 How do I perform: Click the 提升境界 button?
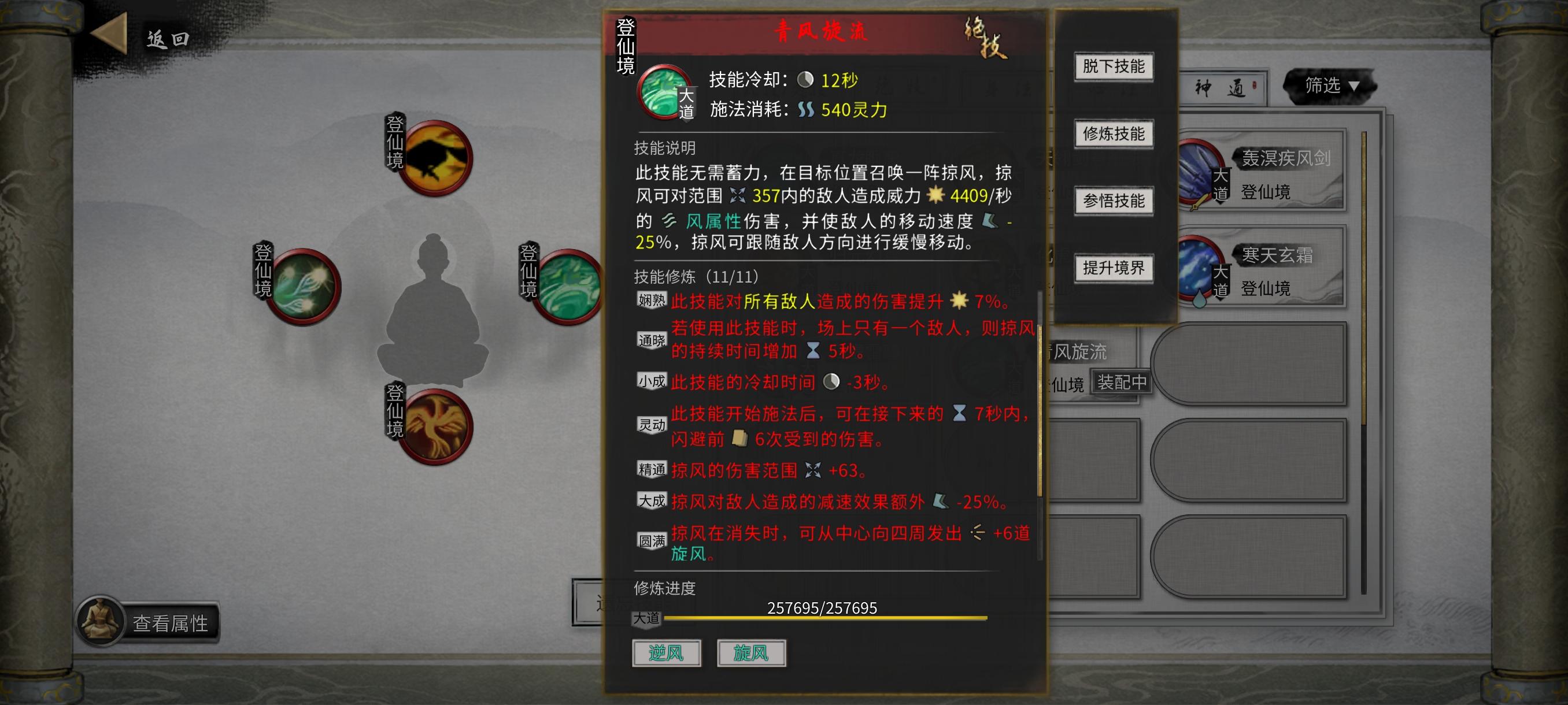click(1115, 268)
